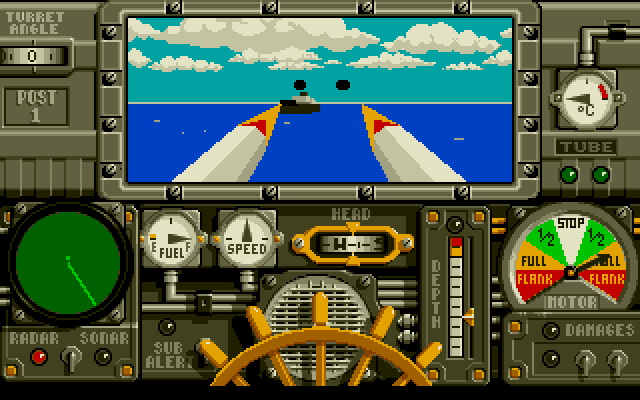Activate the Sub Alert lamp
640x400 pixels.
pyautogui.click(x=167, y=326)
